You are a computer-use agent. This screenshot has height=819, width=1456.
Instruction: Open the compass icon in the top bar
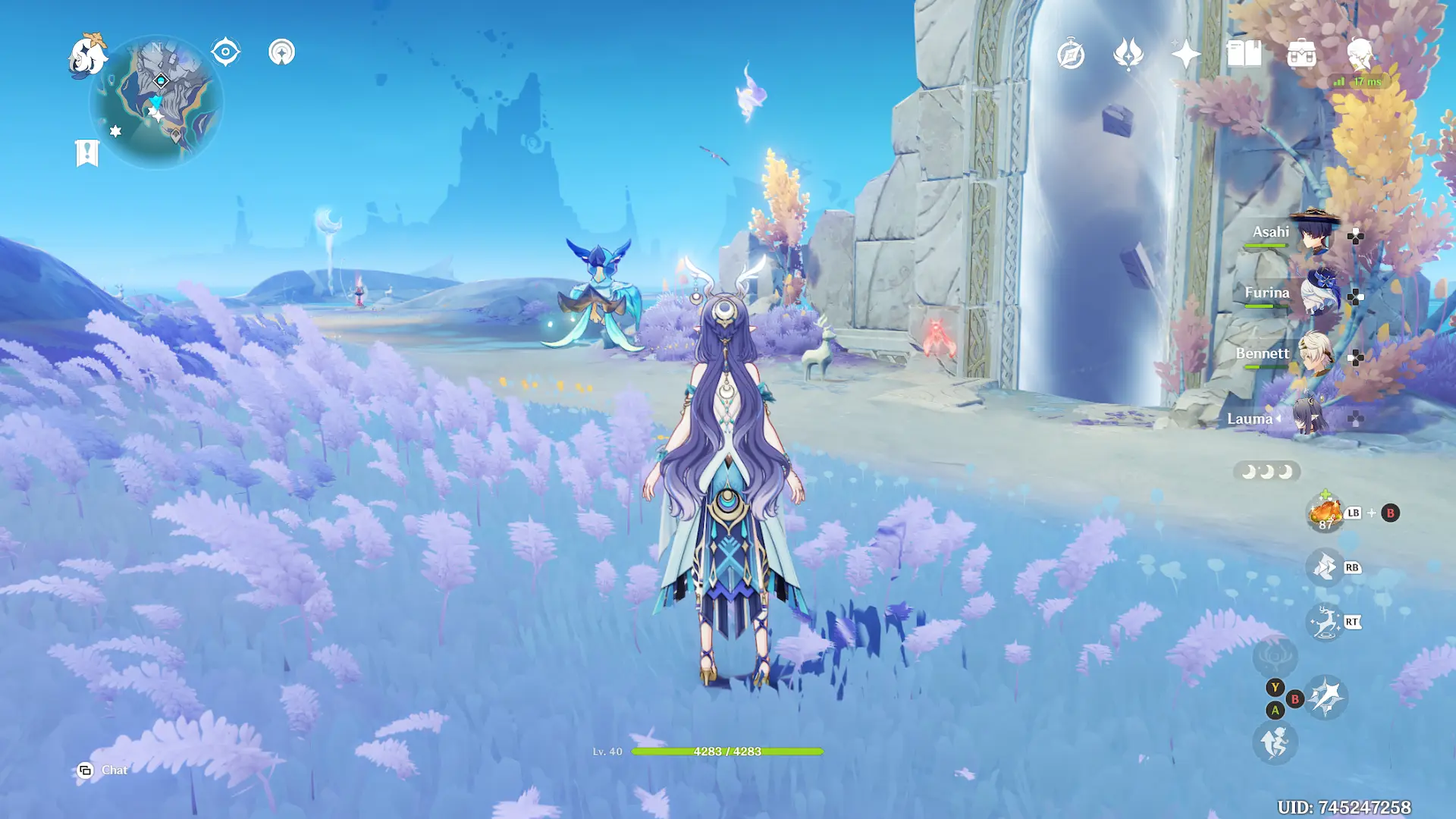(1071, 55)
